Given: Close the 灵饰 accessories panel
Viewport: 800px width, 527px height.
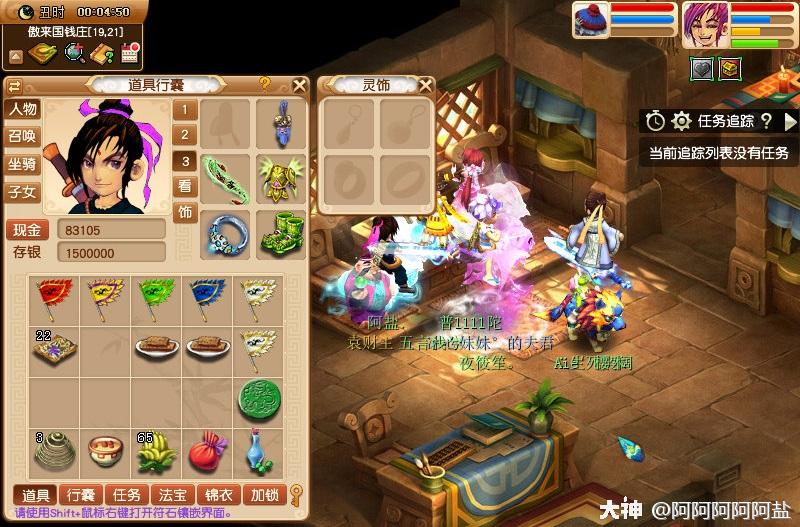Looking at the screenshot, I should (x=425, y=85).
